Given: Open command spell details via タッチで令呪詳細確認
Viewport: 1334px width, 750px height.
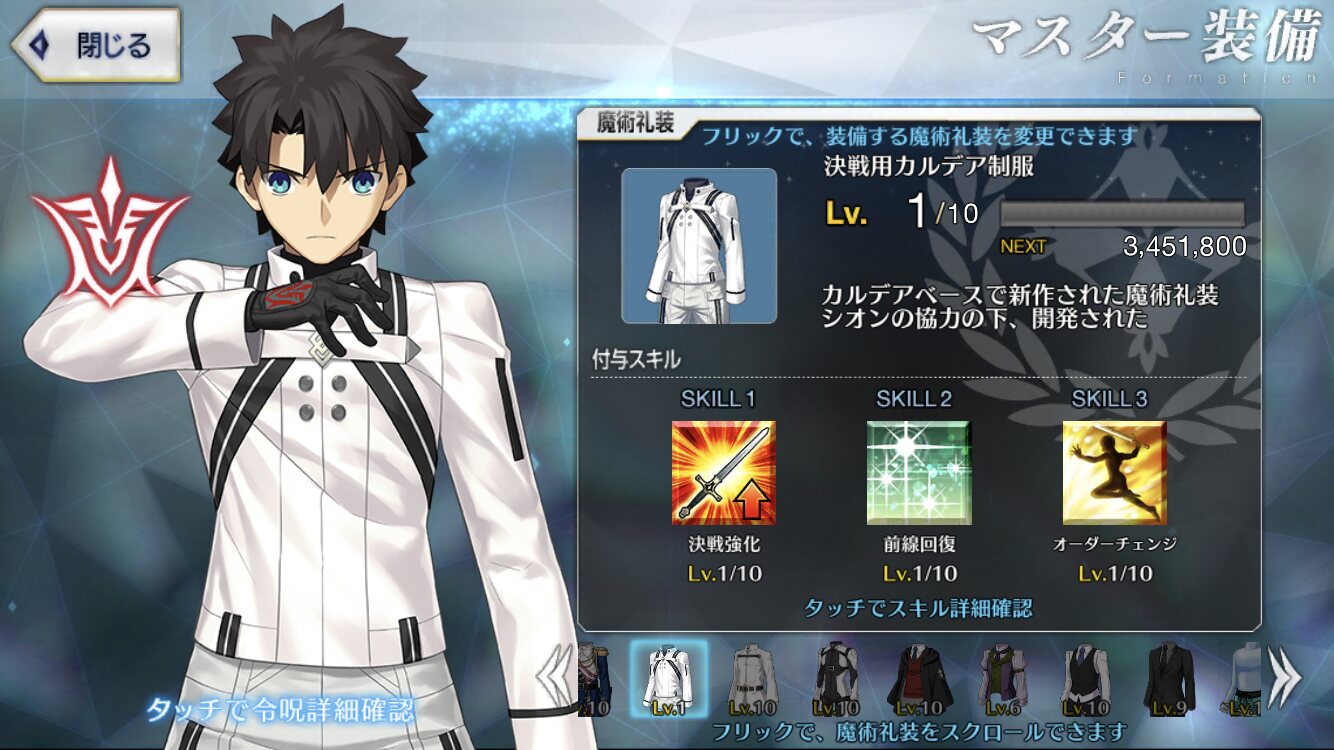Looking at the screenshot, I should (x=280, y=710).
